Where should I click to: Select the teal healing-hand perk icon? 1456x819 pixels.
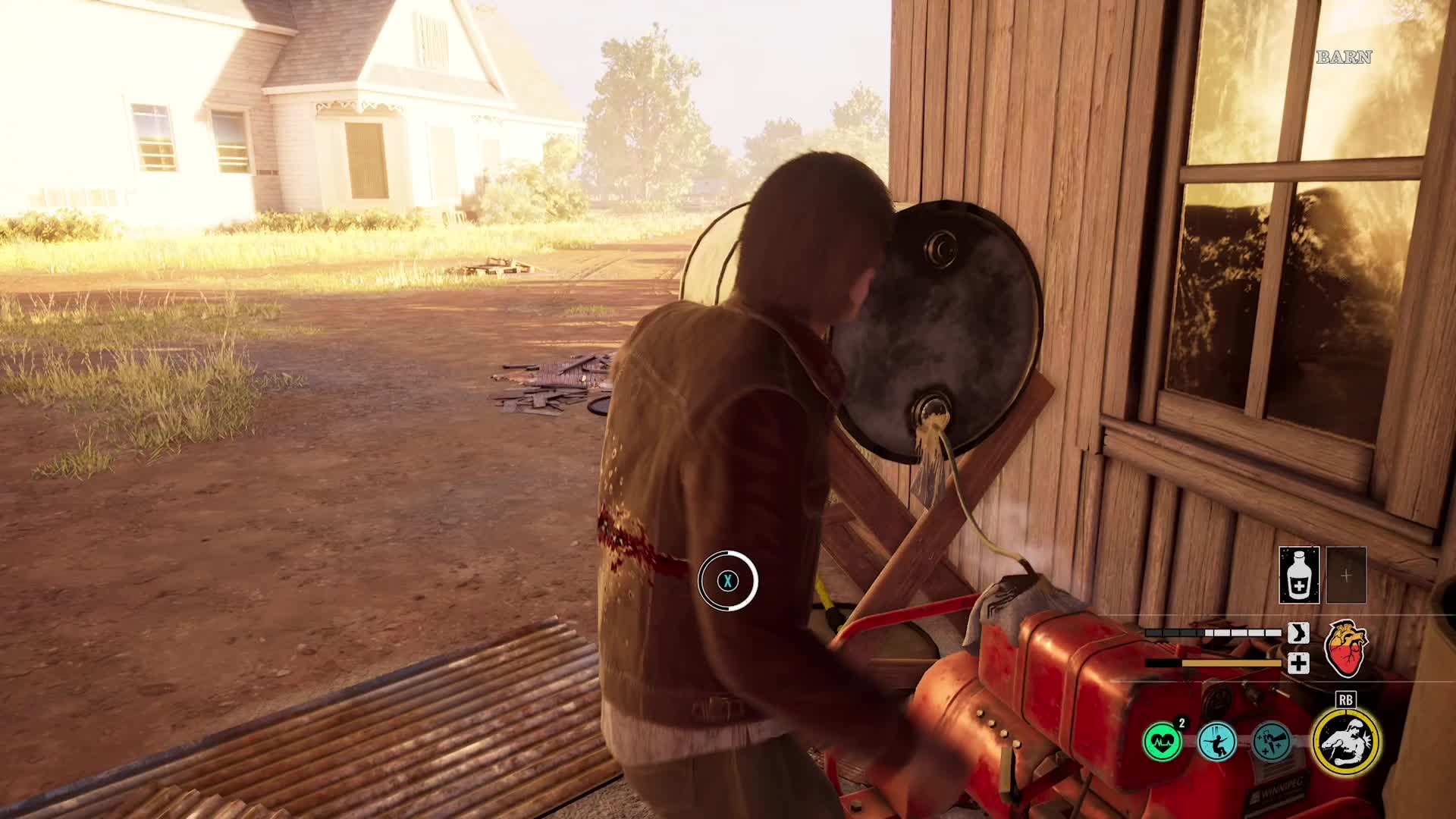click(1272, 742)
